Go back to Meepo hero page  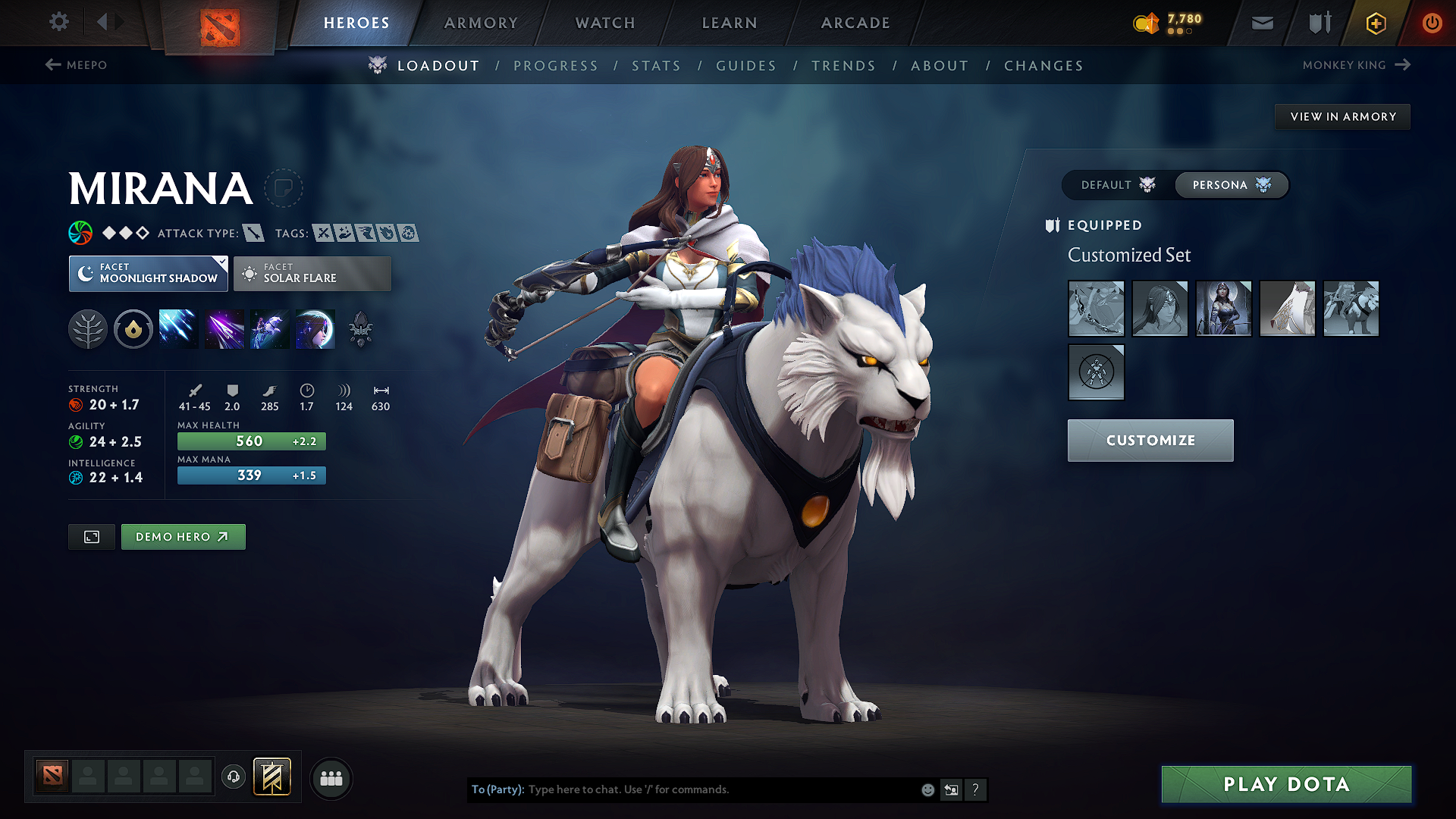[x=79, y=65]
